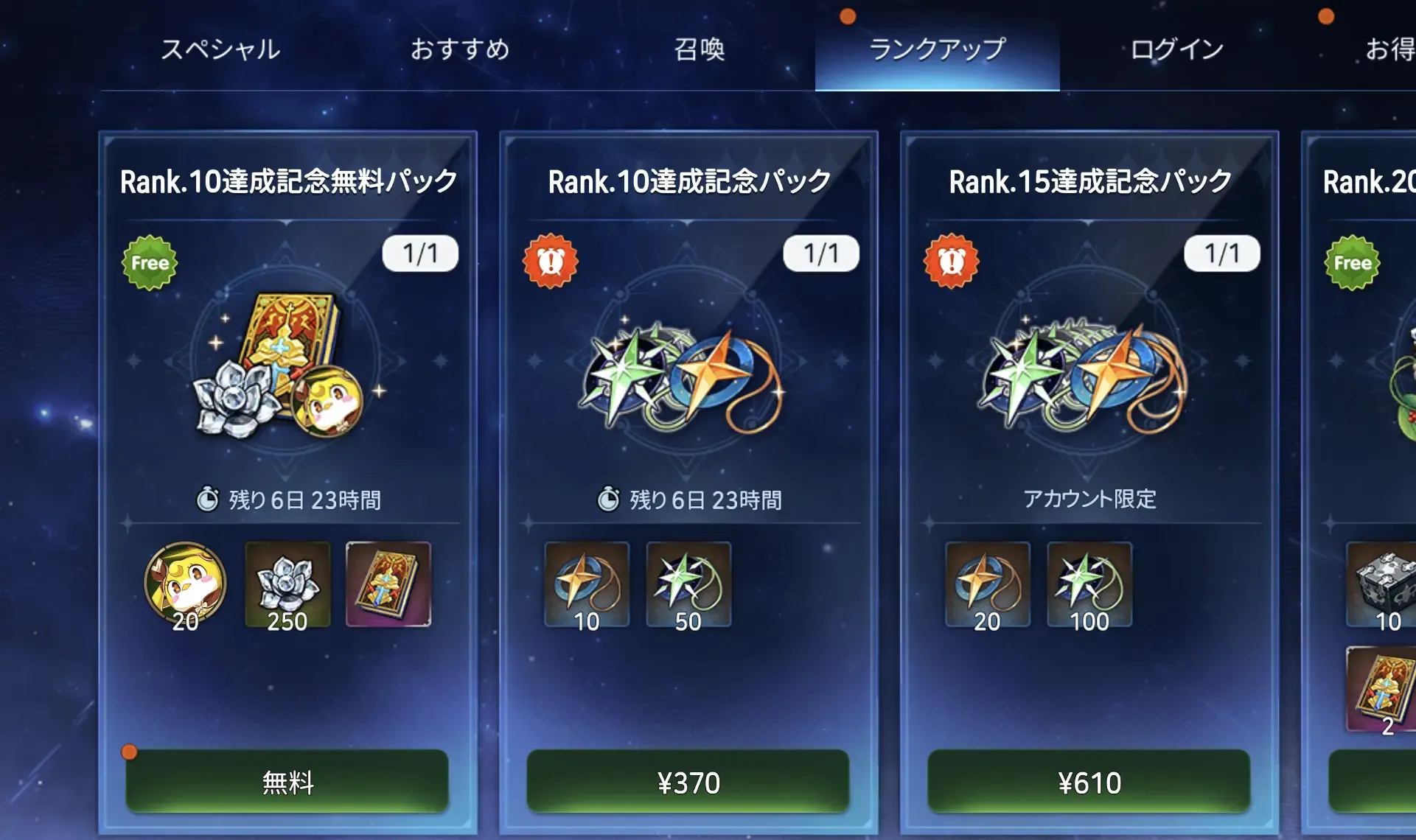Switch to the ログイン tab
1416x840 pixels.
1175,50
